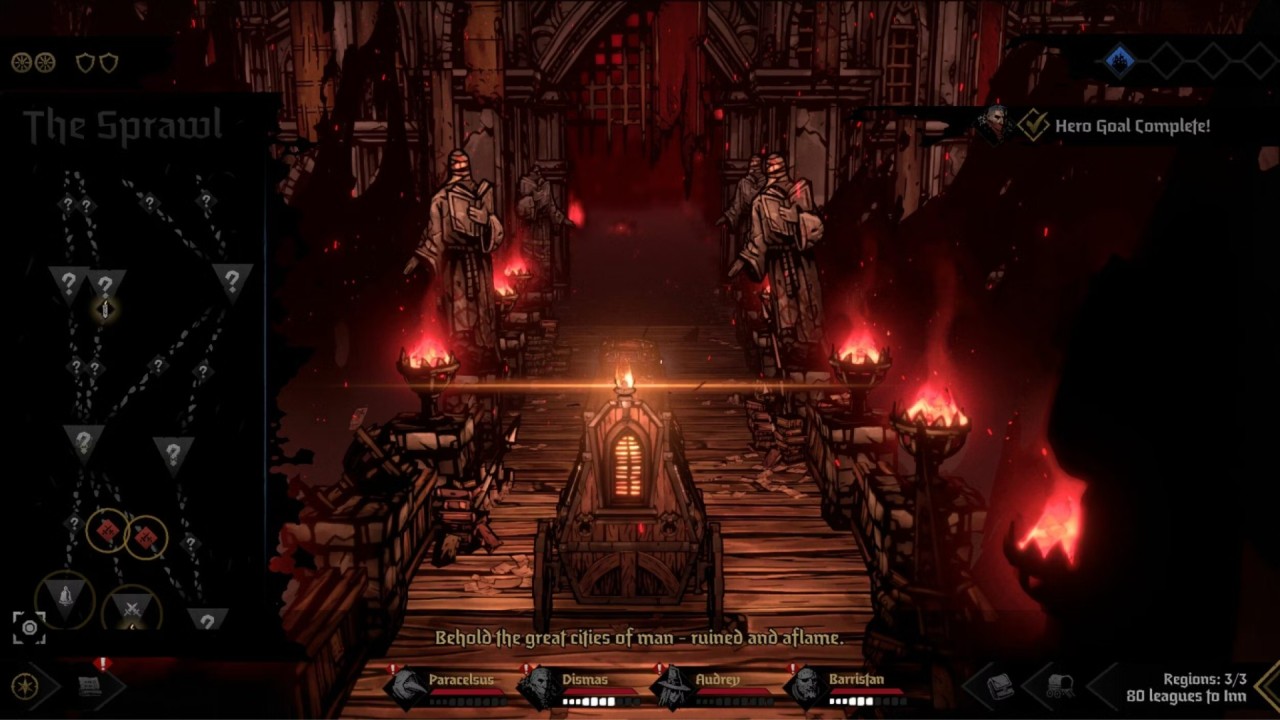The height and width of the screenshot is (720, 1280).
Task: Select the crossed swords battle map node
Action: click(131, 609)
